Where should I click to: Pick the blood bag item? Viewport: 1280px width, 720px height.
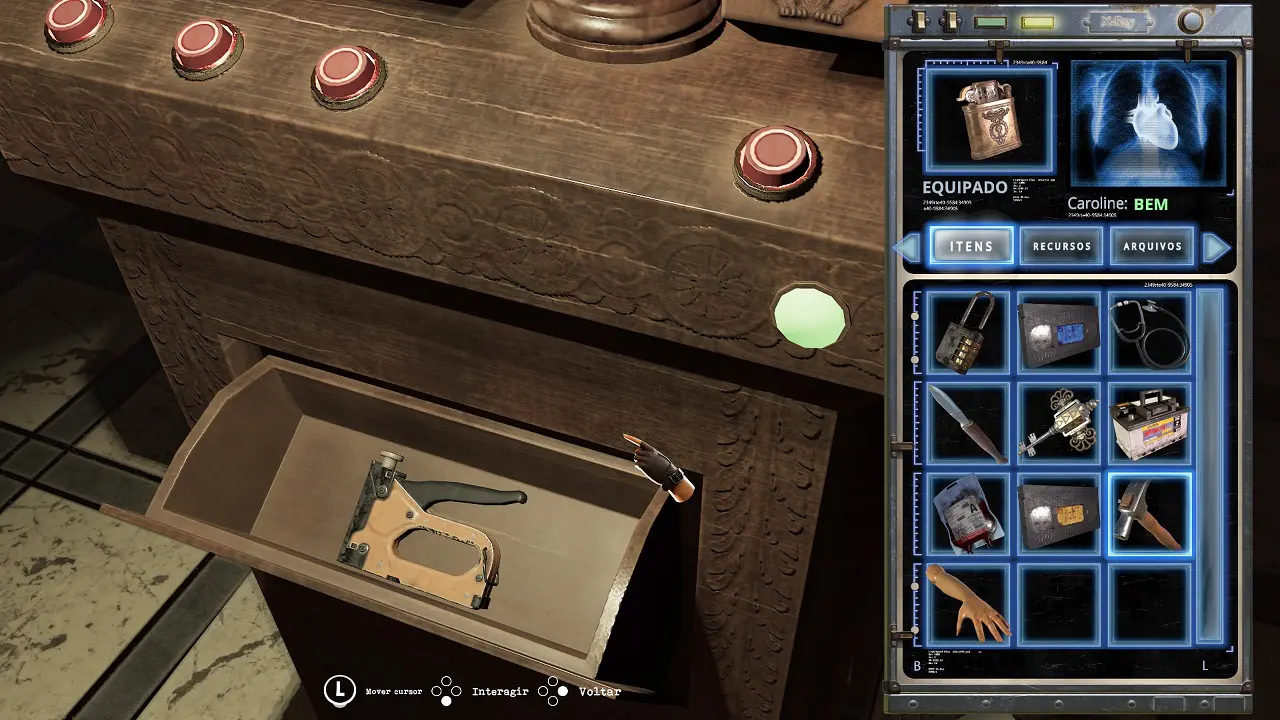tap(967, 514)
